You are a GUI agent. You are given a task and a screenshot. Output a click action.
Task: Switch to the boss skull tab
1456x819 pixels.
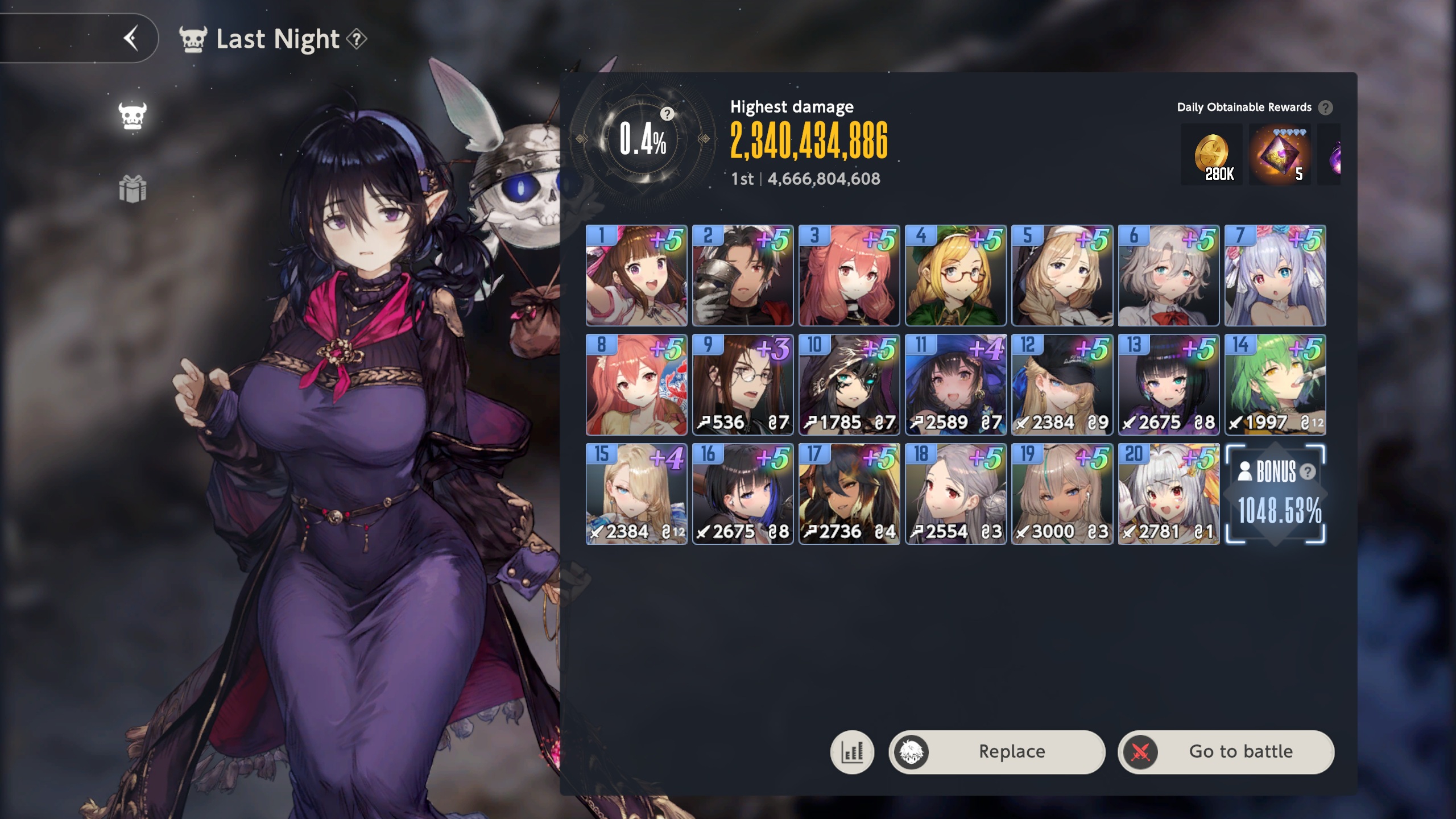[133, 116]
